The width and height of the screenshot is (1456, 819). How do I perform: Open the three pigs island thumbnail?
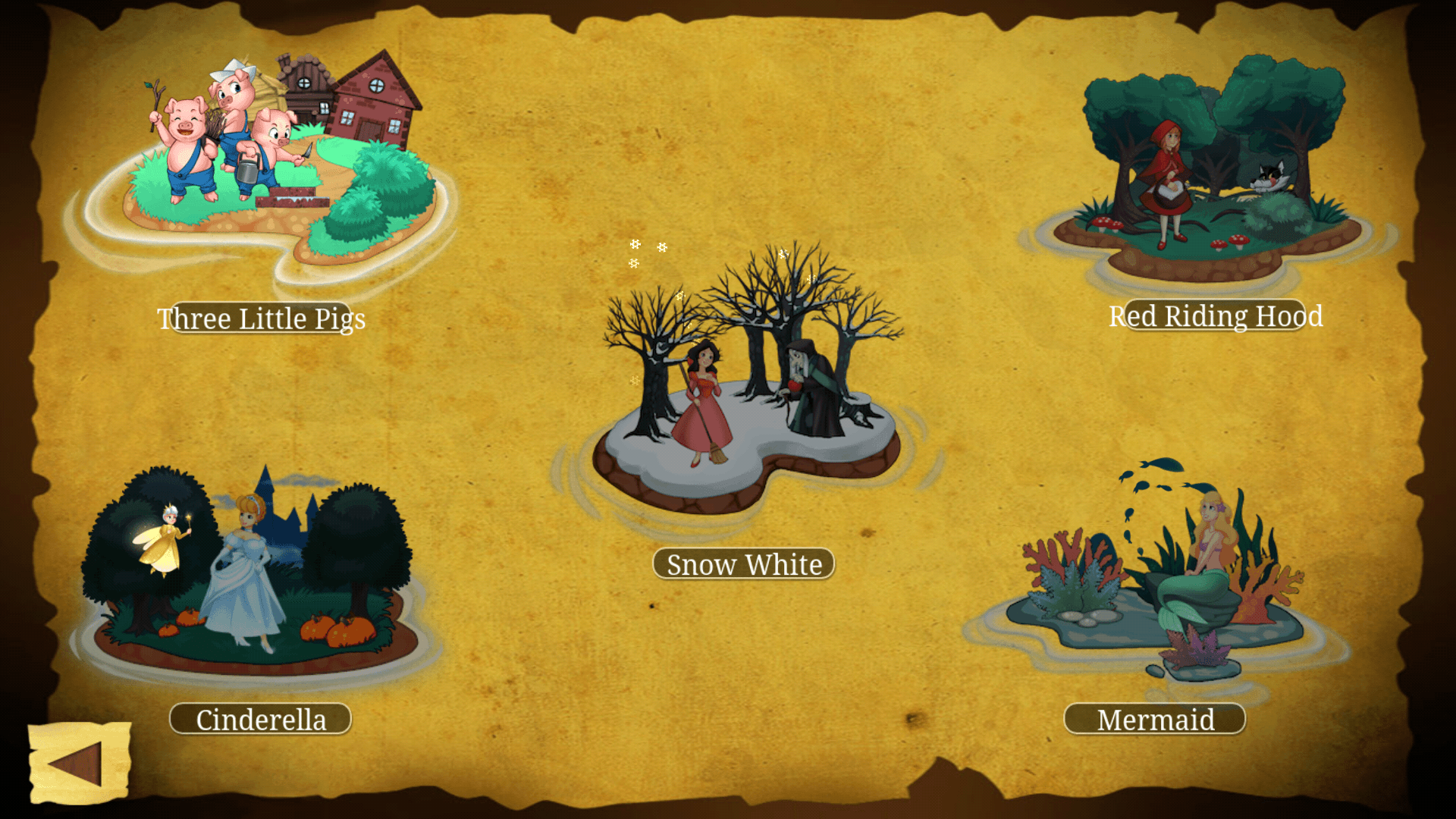[x=273, y=159]
